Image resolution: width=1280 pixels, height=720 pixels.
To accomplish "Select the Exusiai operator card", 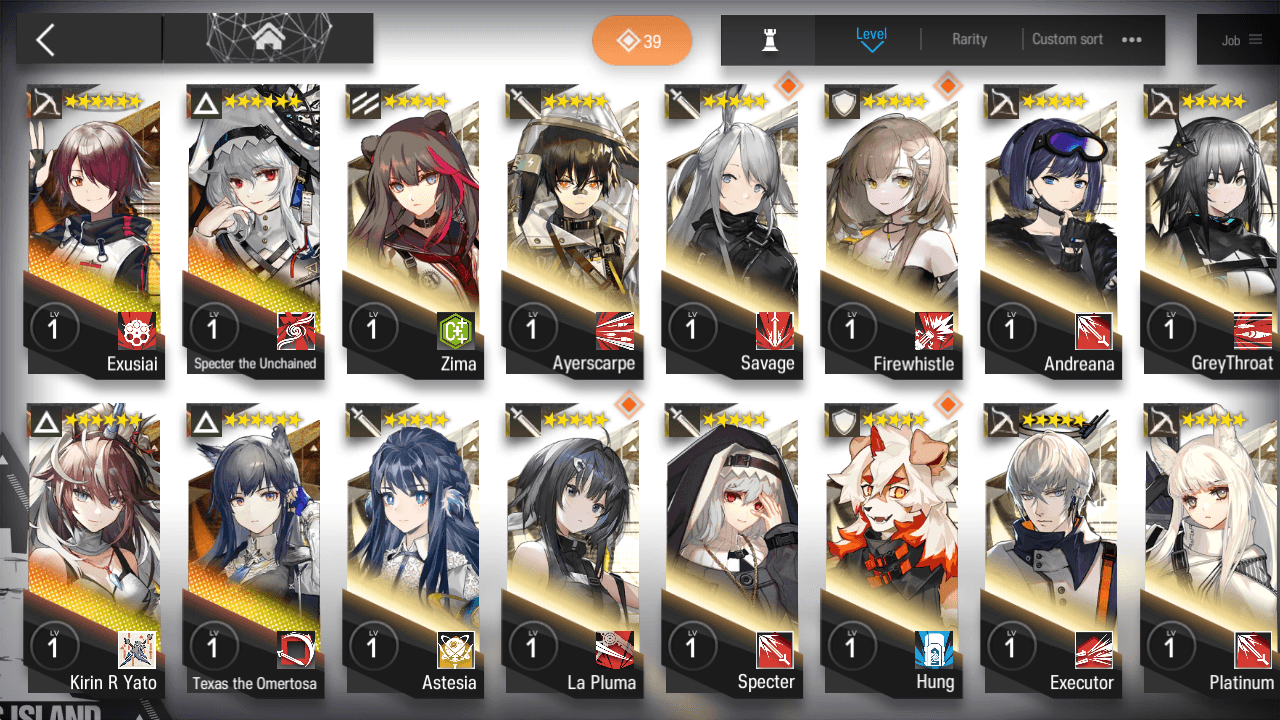I will [94, 230].
